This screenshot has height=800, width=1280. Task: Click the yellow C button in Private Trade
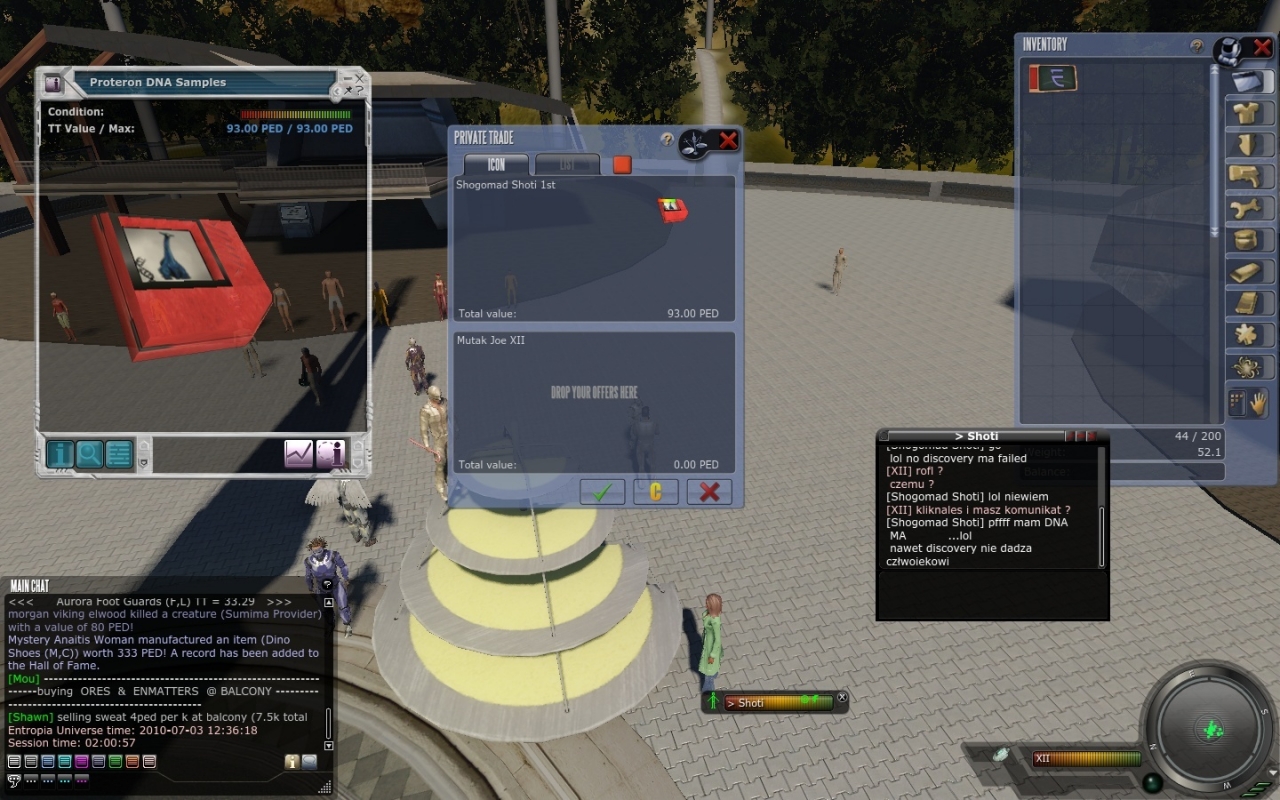656,492
